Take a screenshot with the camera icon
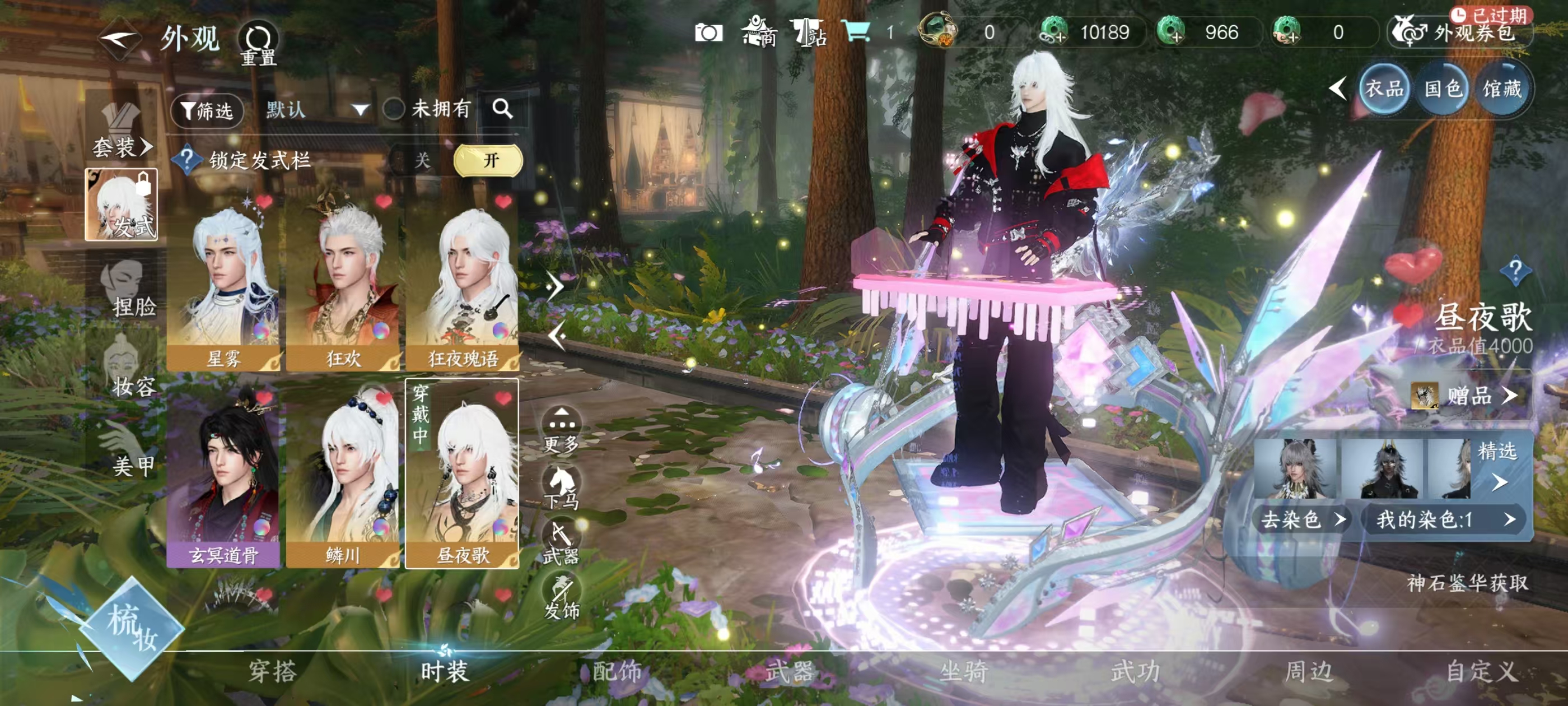Image resolution: width=1568 pixels, height=706 pixels. (708, 33)
